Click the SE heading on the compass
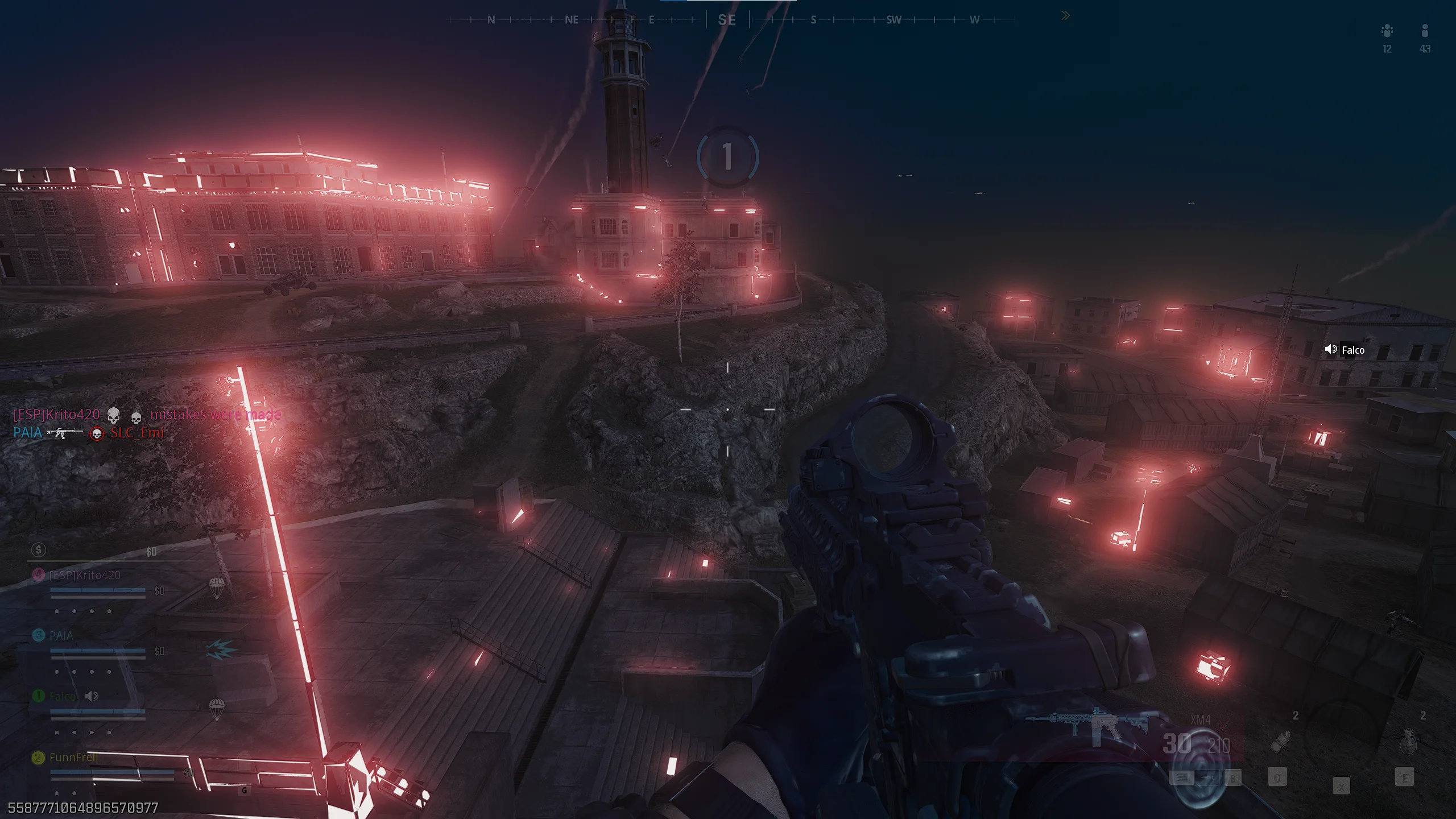This screenshot has height=819, width=1456. pos(727,20)
